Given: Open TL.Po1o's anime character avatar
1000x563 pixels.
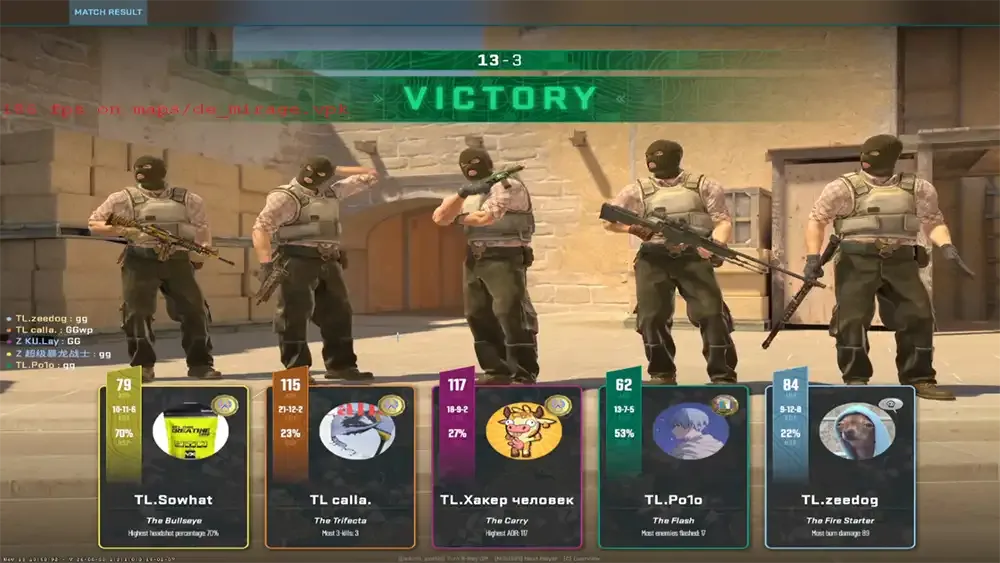Looking at the screenshot, I should coord(690,431).
